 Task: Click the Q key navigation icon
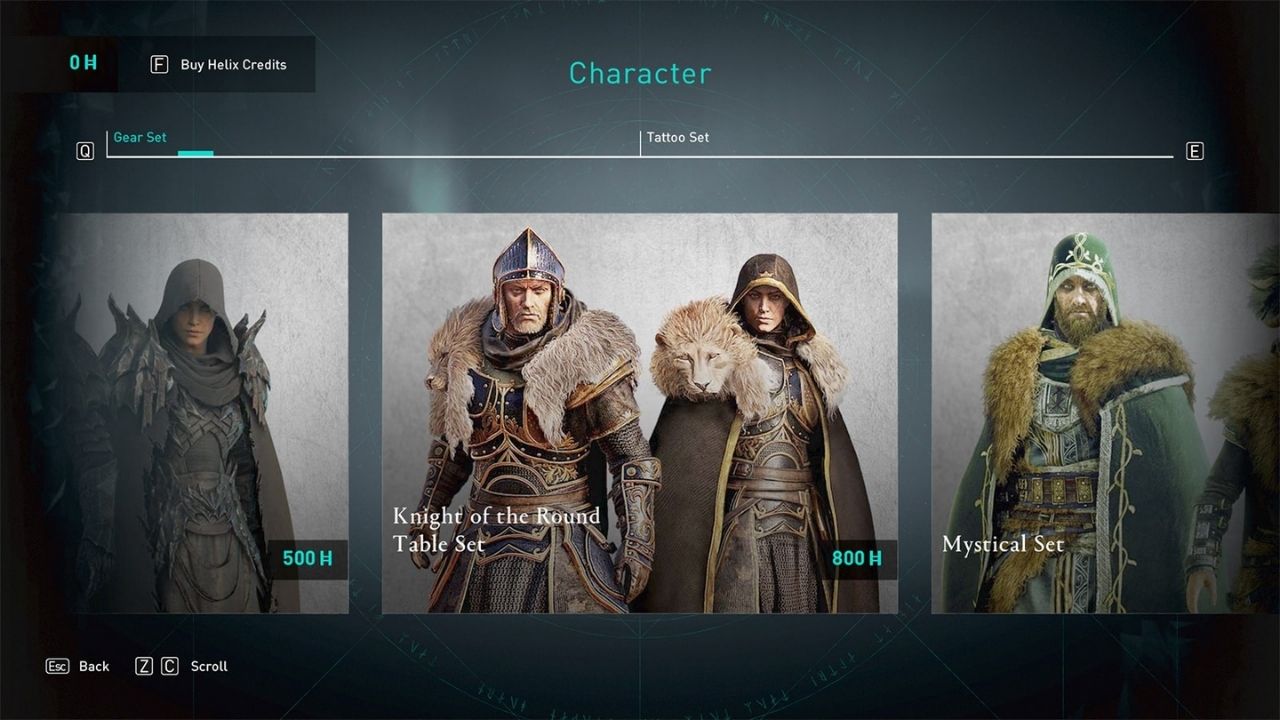[x=86, y=150]
